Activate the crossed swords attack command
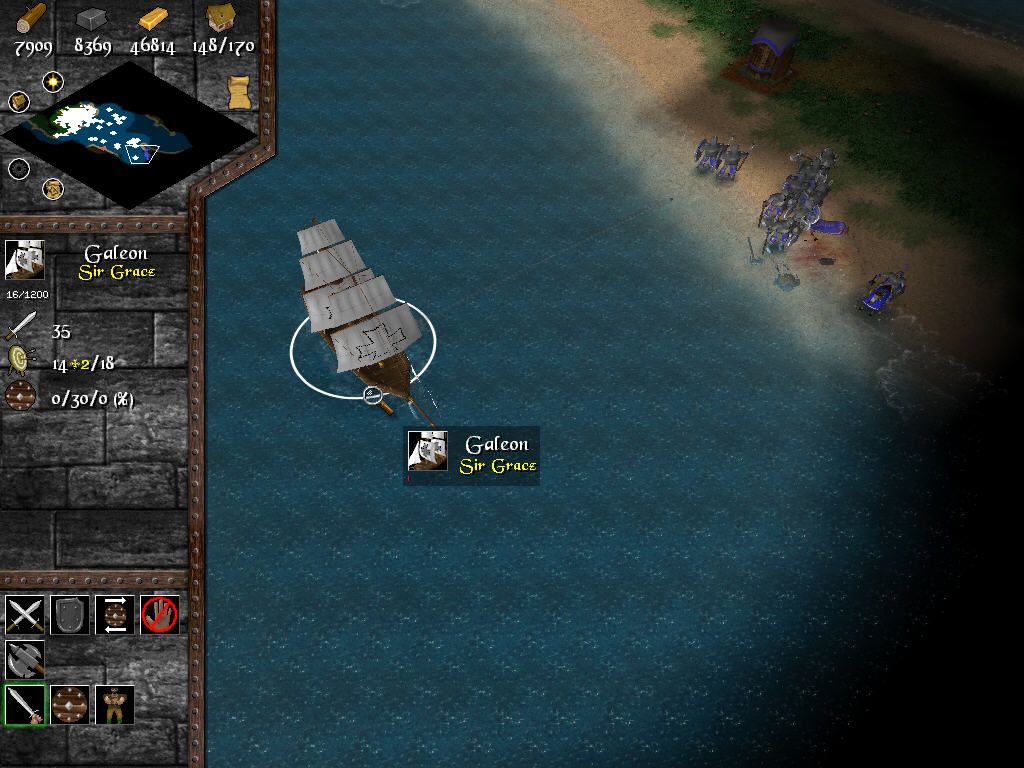The width and height of the screenshot is (1024, 768). tap(24, 614)
